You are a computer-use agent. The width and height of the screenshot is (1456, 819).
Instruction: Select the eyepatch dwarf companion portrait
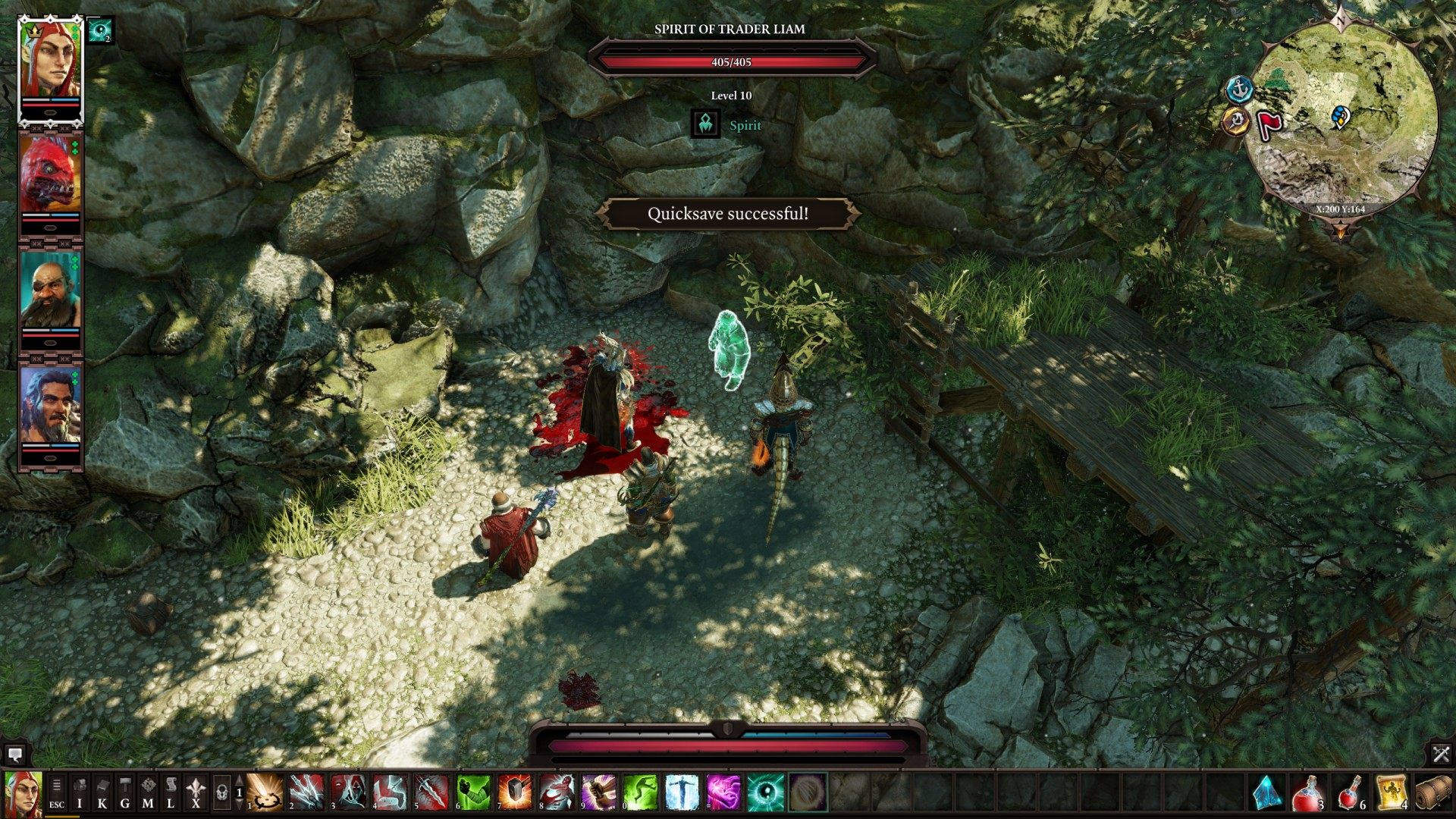point(50,290)
